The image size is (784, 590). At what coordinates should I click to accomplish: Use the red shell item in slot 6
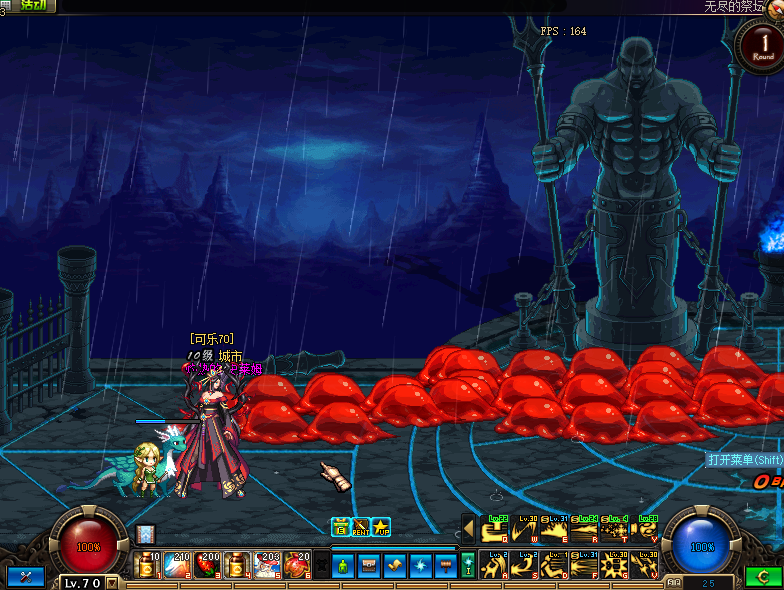pos(297,565)
